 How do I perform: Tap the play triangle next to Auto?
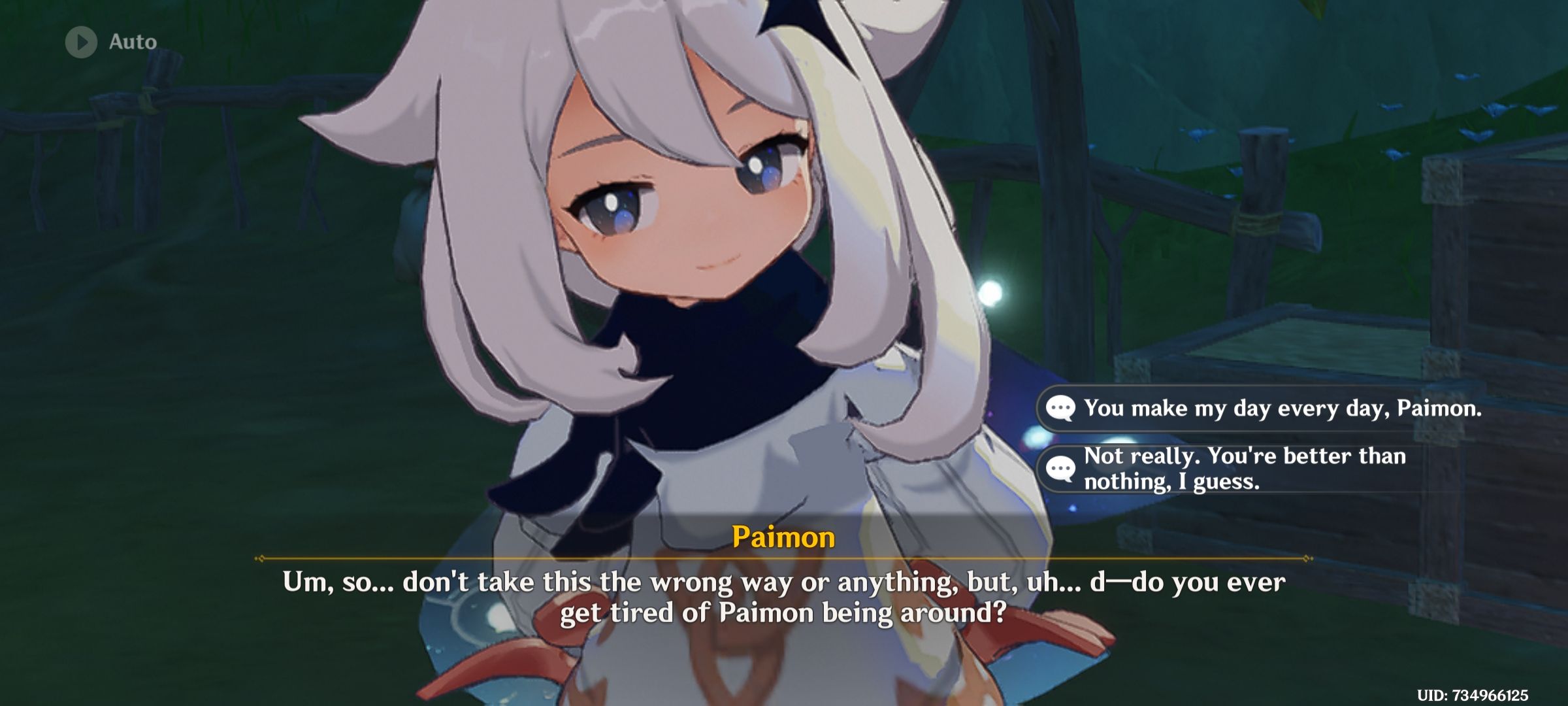point(80,42)
